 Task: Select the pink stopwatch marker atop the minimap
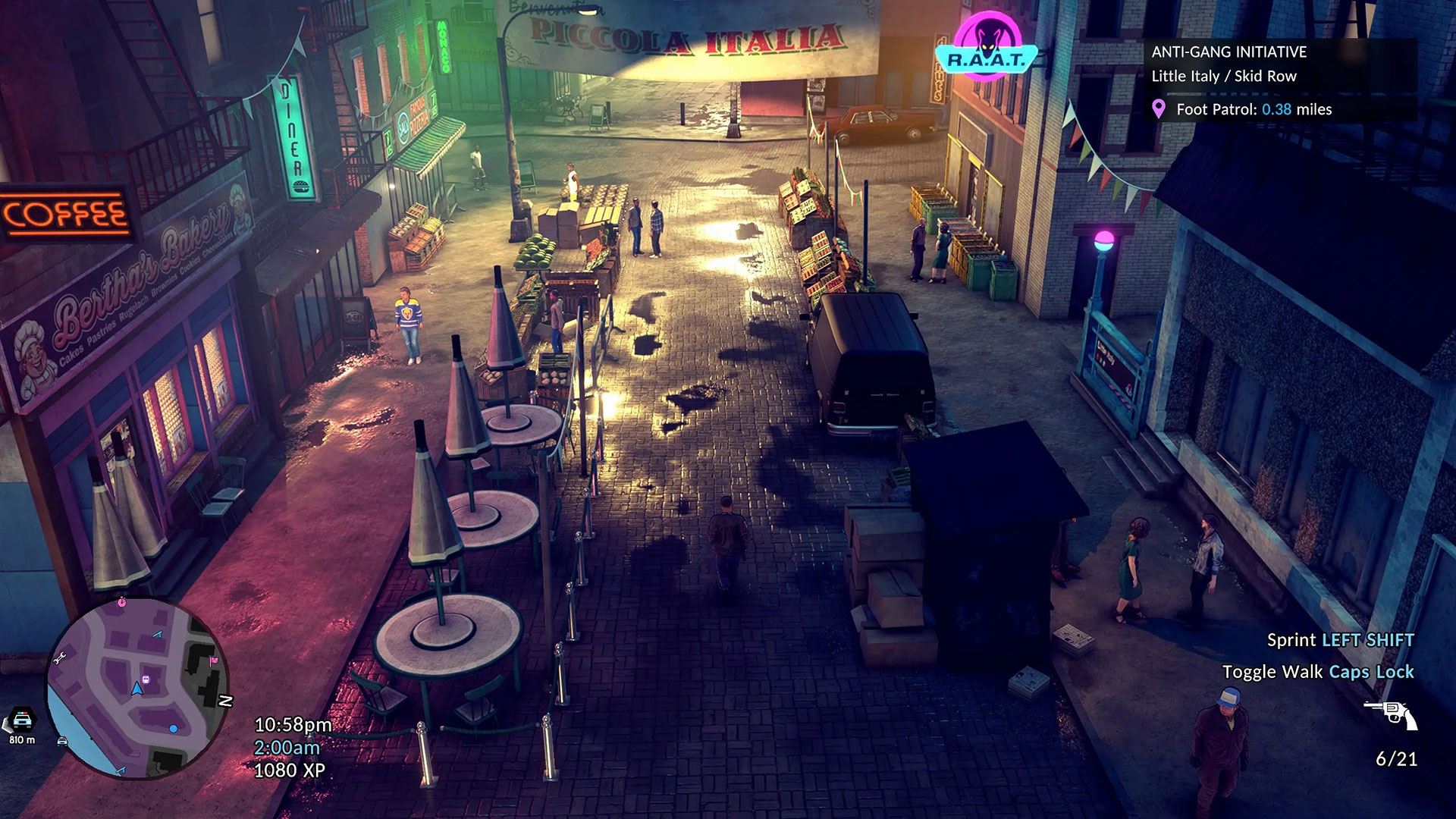[x=121, y=602]
